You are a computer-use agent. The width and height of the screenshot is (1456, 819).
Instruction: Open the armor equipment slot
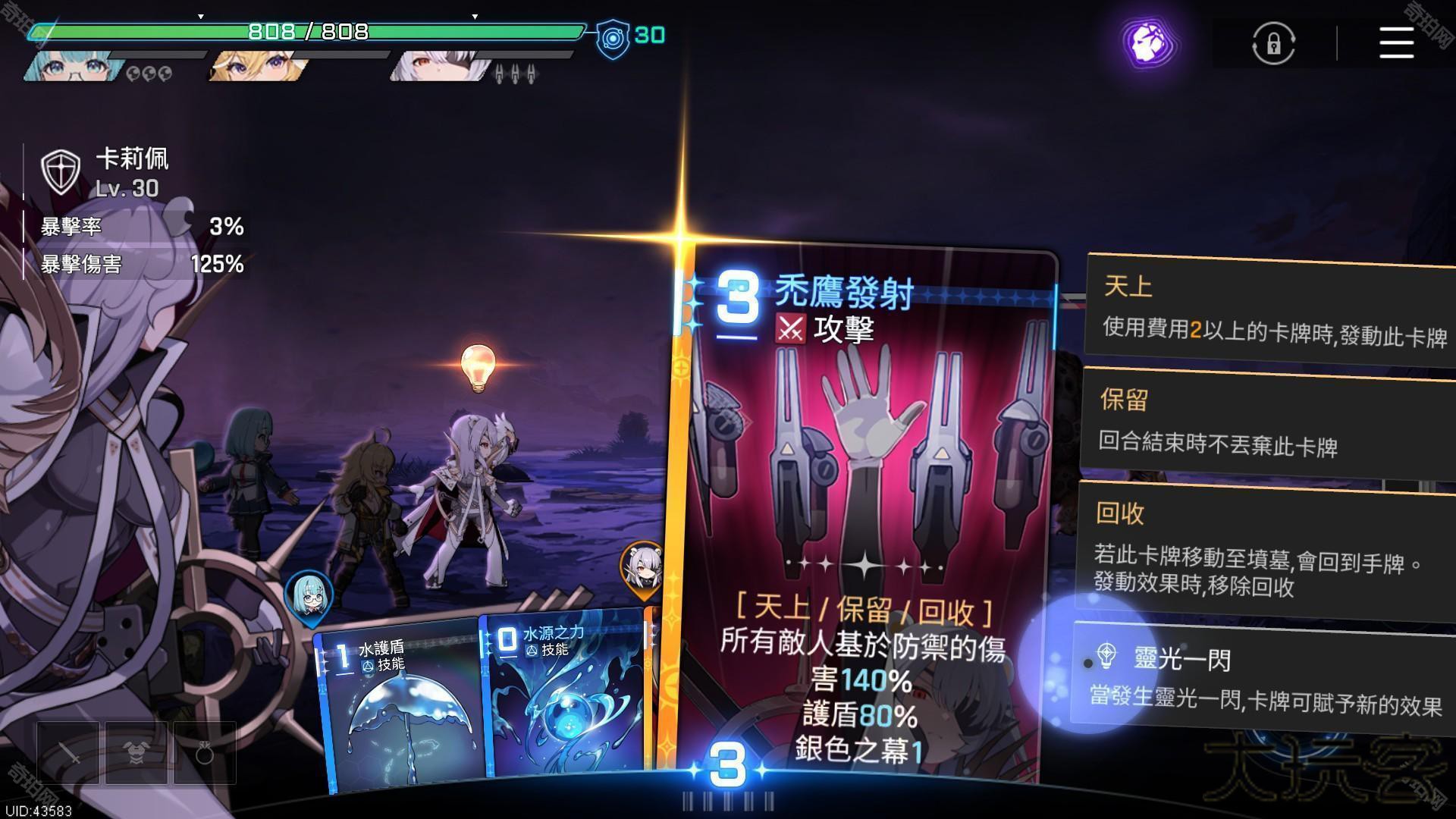click(136, 753)
